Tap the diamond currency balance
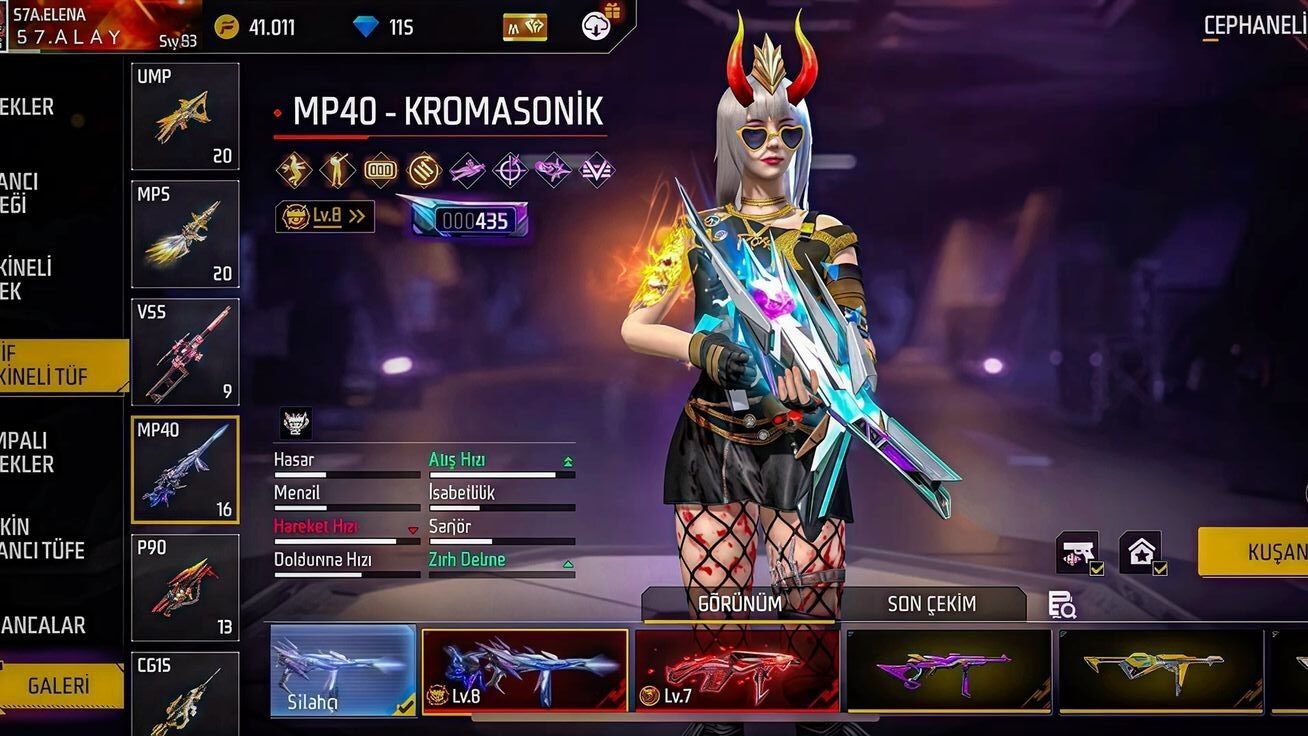The width and height of the screenshot is (1308, 736). 384,27
